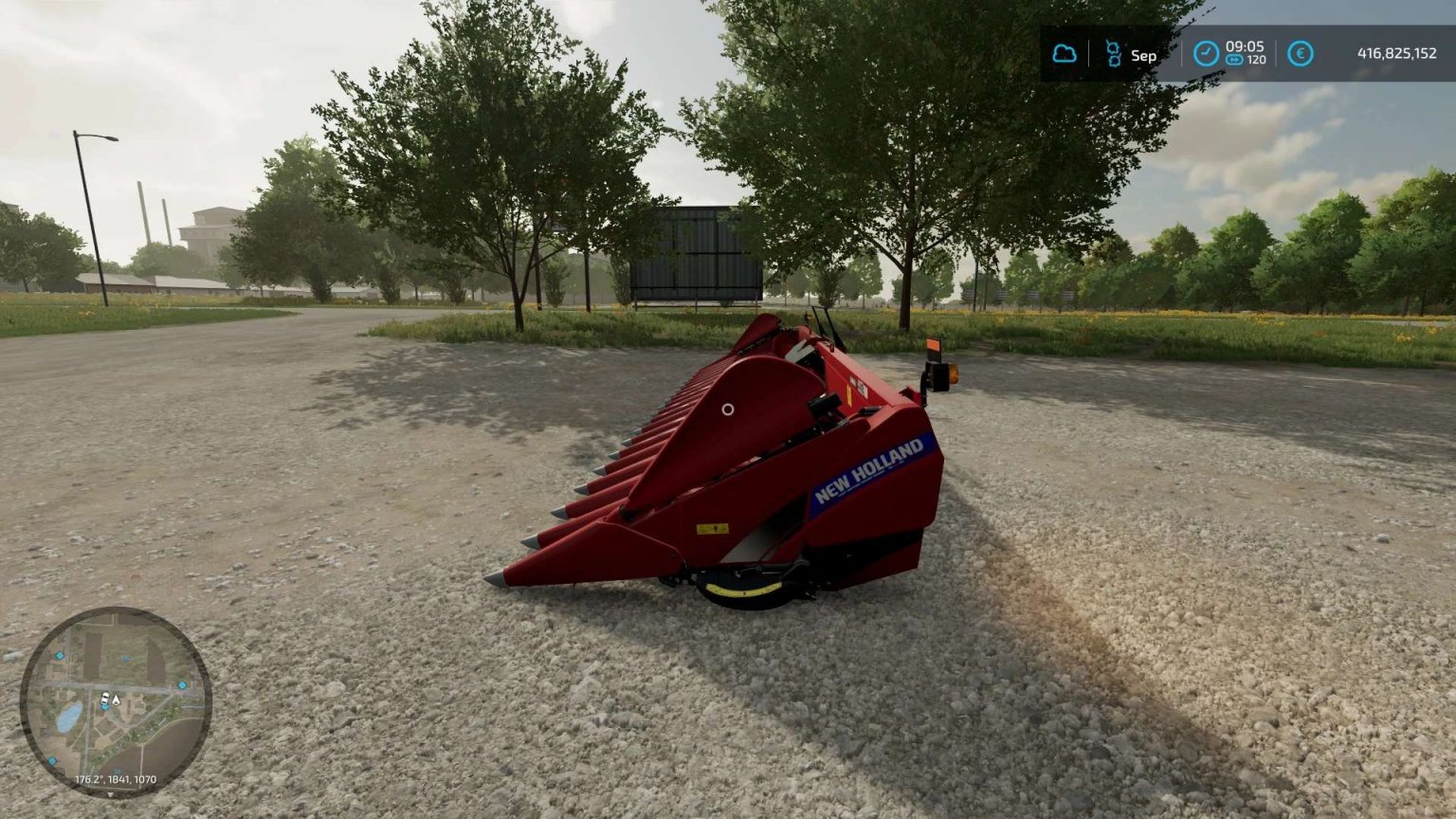Viewport: 1456px width, 819px height.
Task: Select the player arrow marker on the minimap
Action: point(116,701)
